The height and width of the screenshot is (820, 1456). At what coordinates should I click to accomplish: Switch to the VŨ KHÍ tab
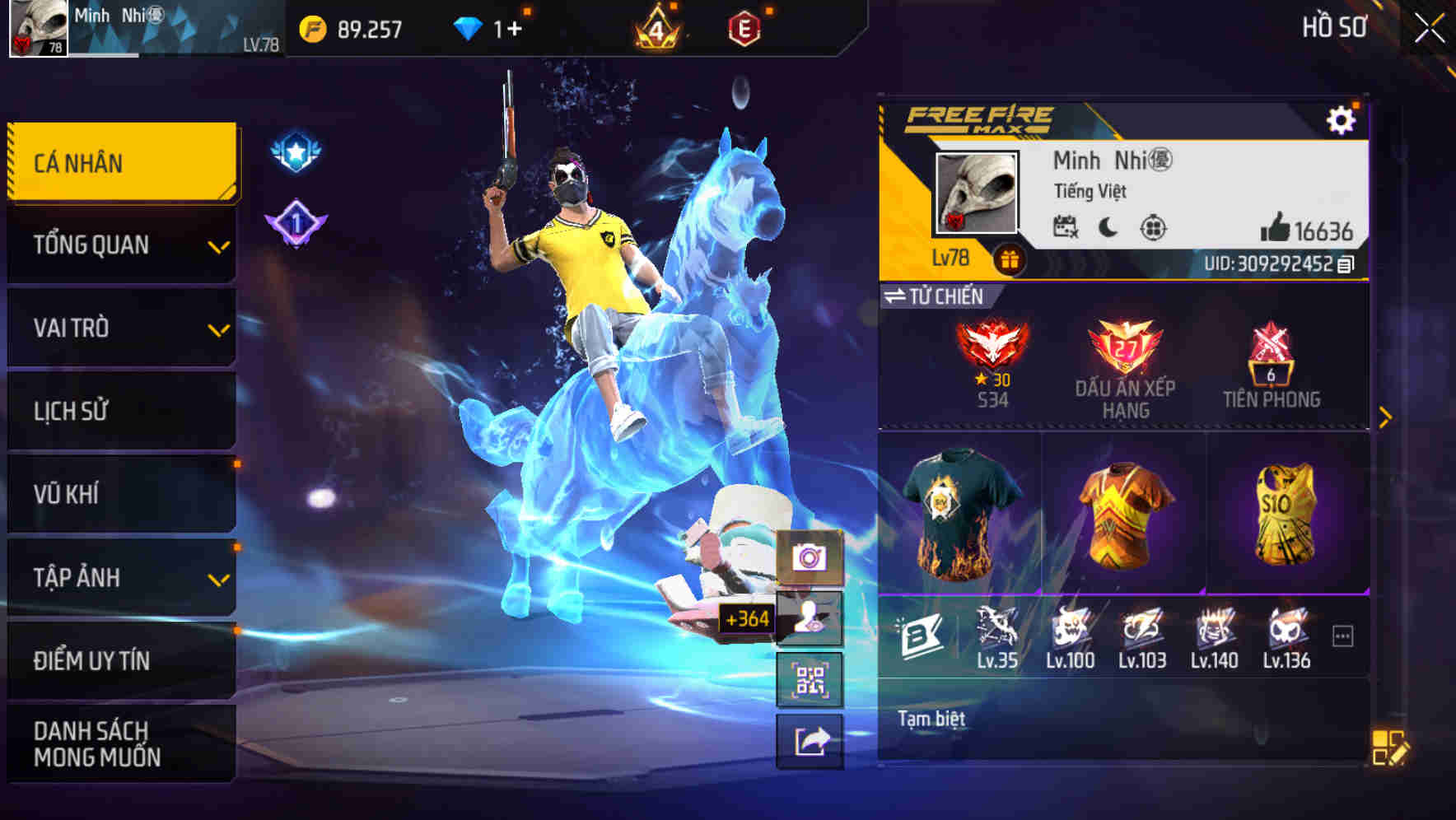click(x=120, y=493)
